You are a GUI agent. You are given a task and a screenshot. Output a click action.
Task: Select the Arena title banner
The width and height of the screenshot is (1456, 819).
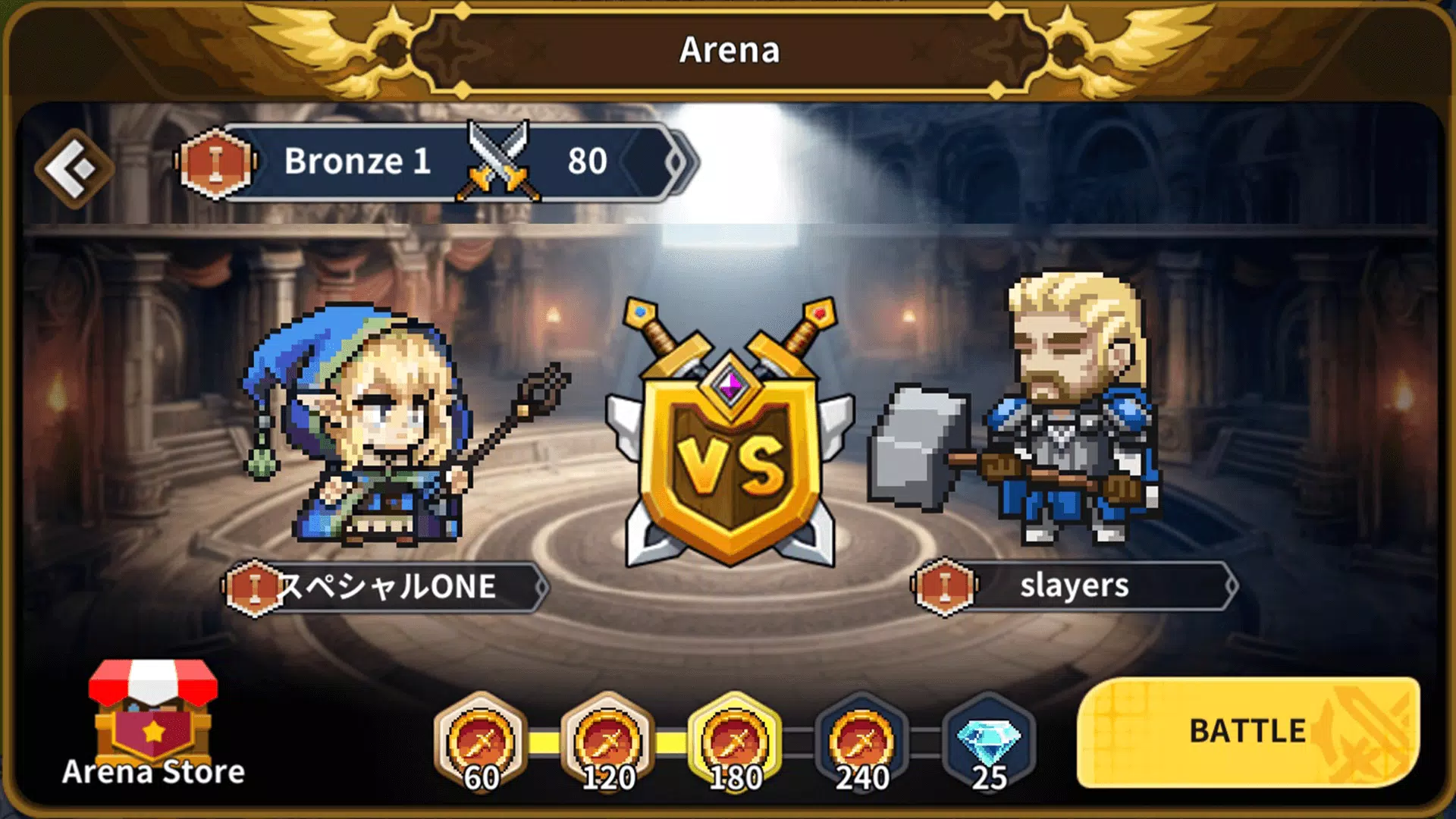click(x=726, y=52)
